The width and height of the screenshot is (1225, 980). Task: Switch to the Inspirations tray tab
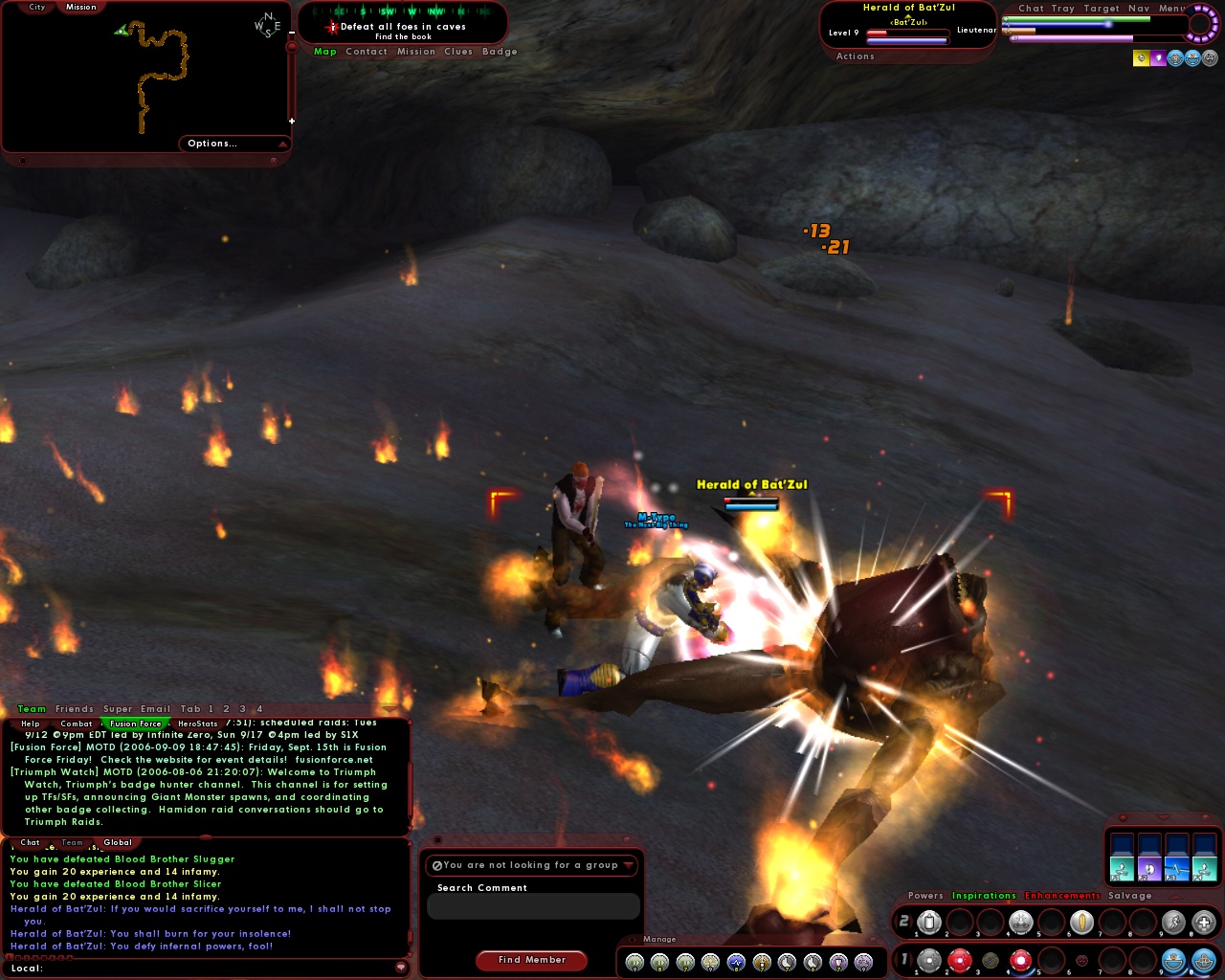(985, 896)
